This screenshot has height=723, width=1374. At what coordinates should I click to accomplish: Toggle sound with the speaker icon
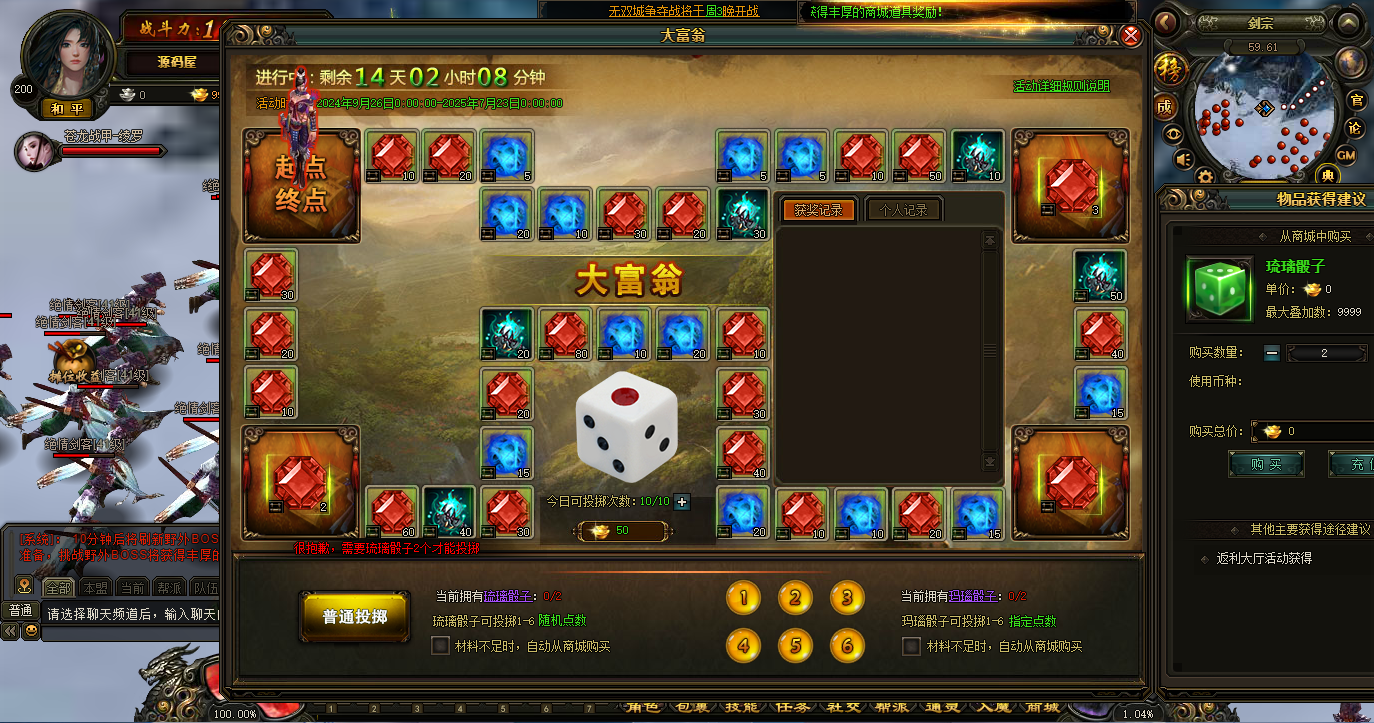coord(1184,159)
